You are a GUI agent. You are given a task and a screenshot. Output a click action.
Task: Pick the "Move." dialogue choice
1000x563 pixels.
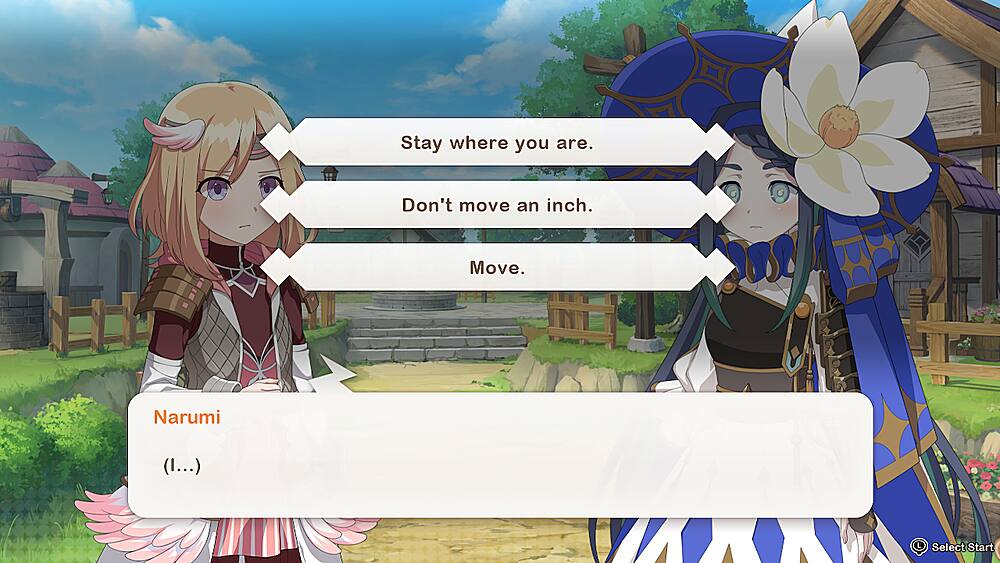(497, 268)
